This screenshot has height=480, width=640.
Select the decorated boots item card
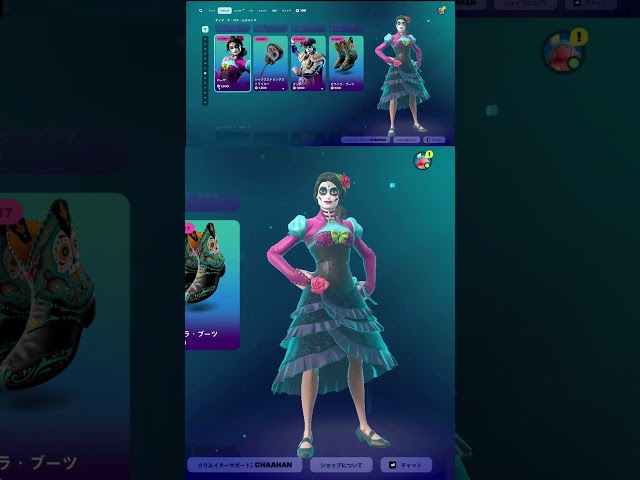[346, 63]
